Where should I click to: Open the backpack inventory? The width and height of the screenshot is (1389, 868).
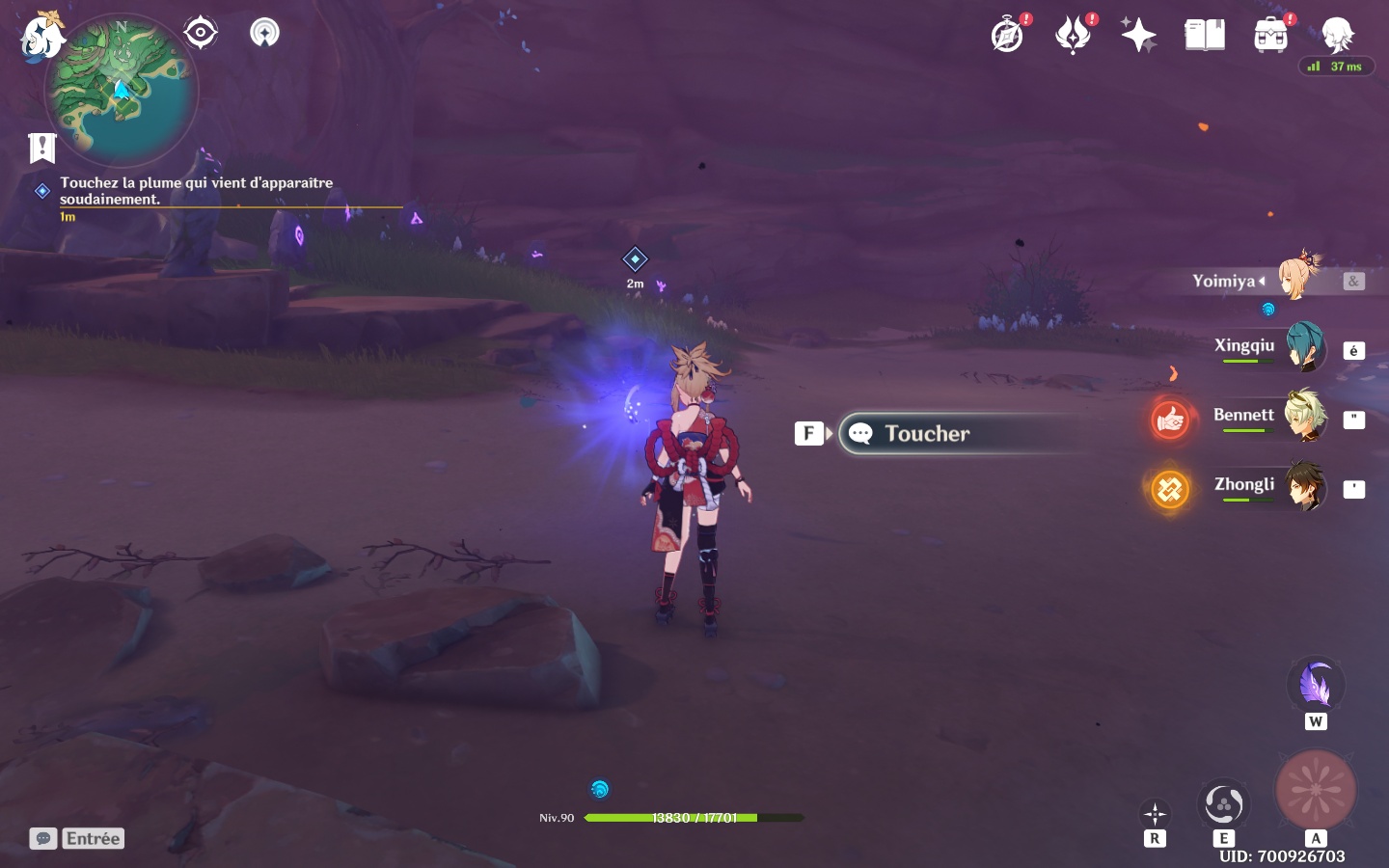coord(1271,36)
